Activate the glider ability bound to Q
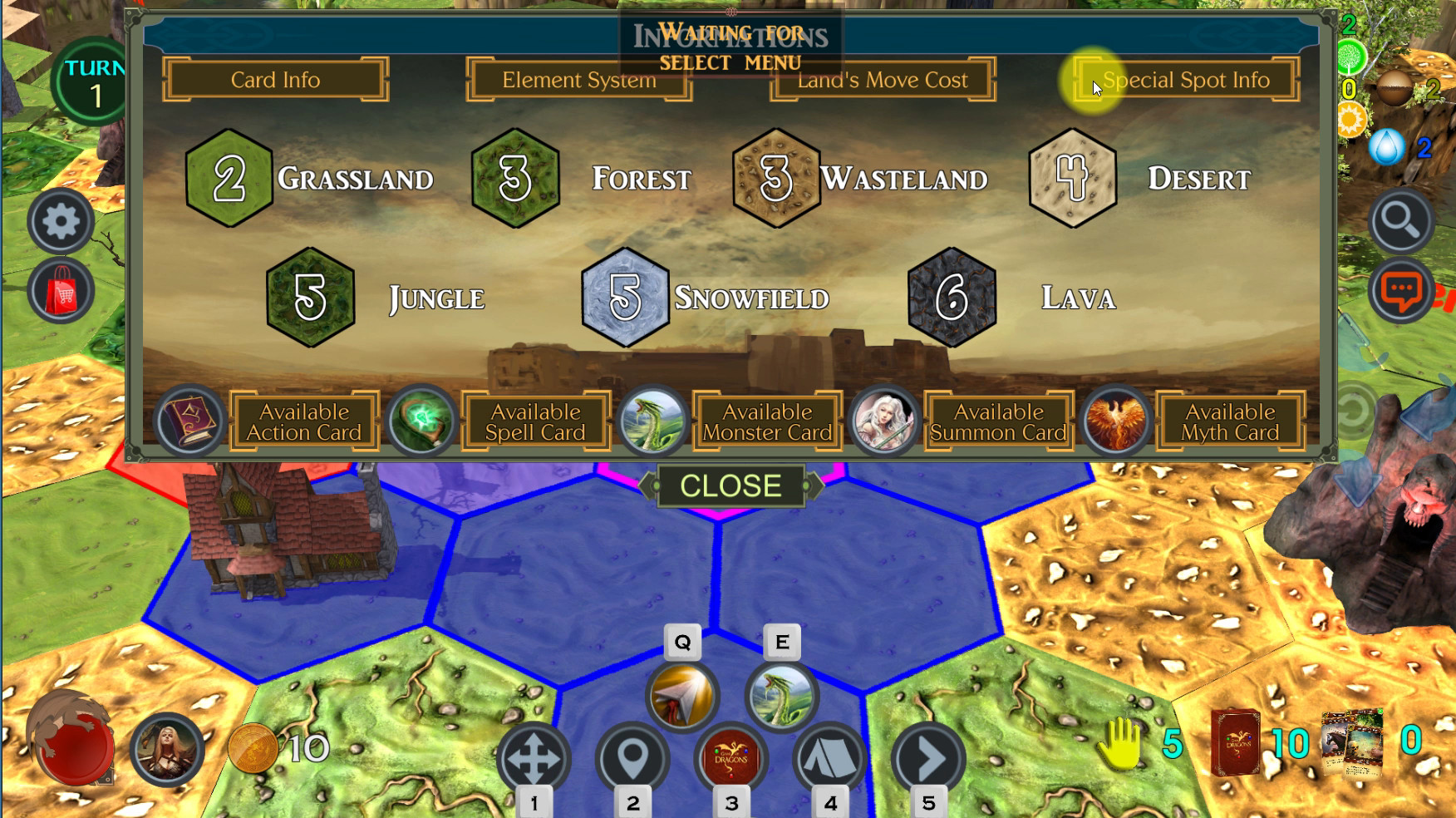This screenshot has height=818, width=1456. 682,697
